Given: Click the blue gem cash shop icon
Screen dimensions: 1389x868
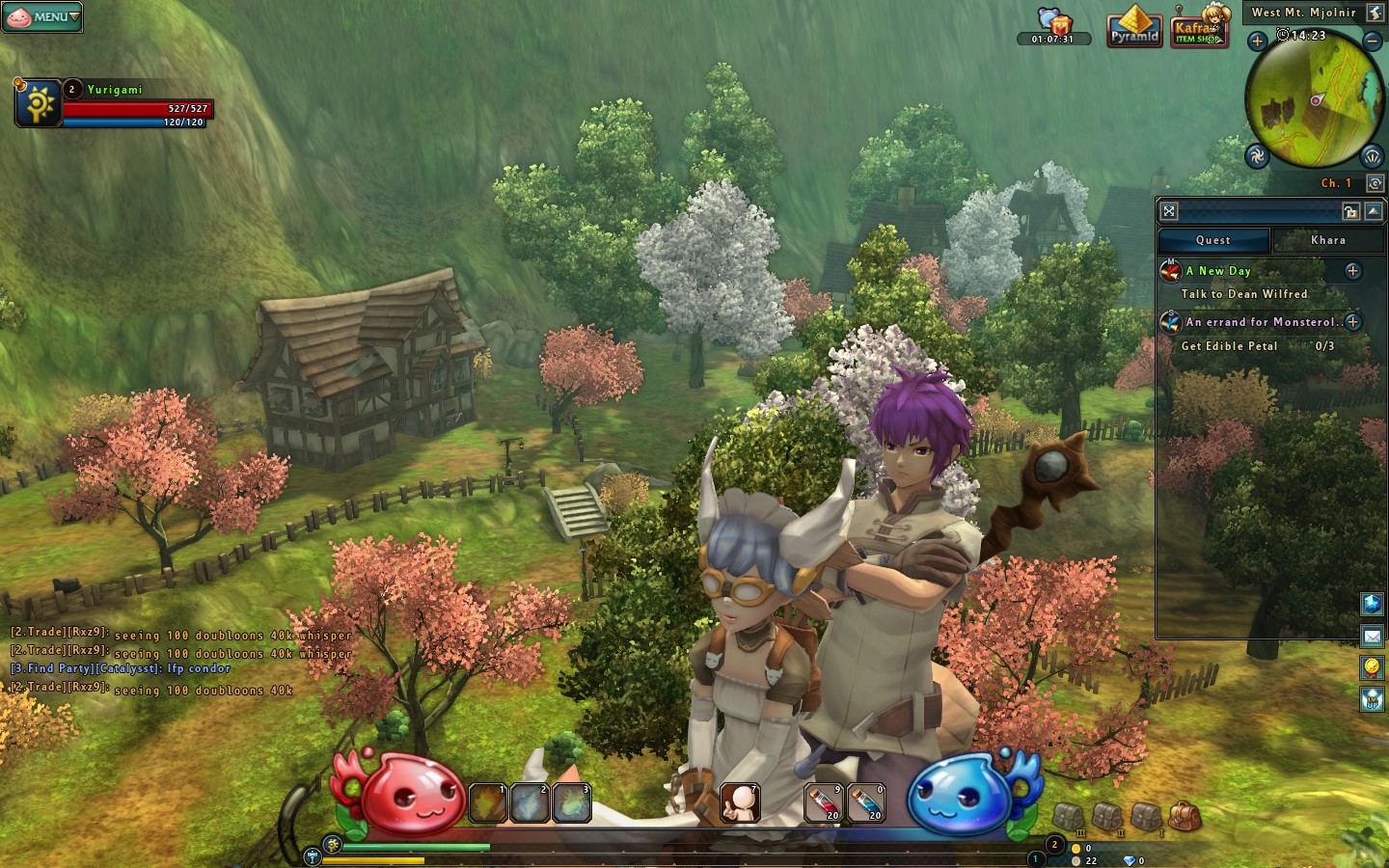Looking at the screenshot, I should [x=1371, y=605].
